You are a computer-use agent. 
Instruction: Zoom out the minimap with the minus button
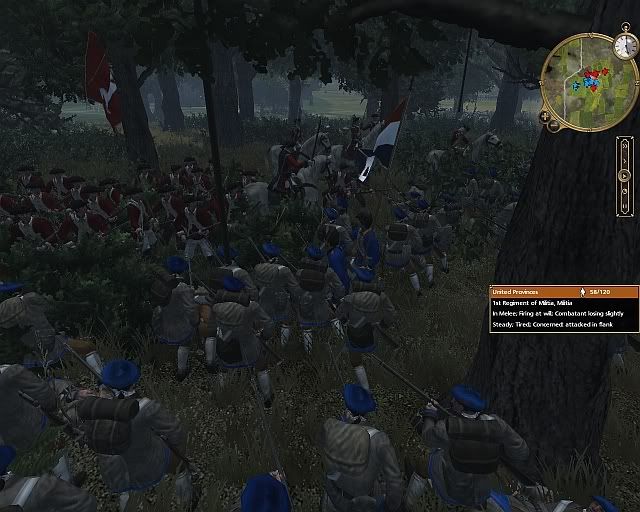click(x=554, y=126)
